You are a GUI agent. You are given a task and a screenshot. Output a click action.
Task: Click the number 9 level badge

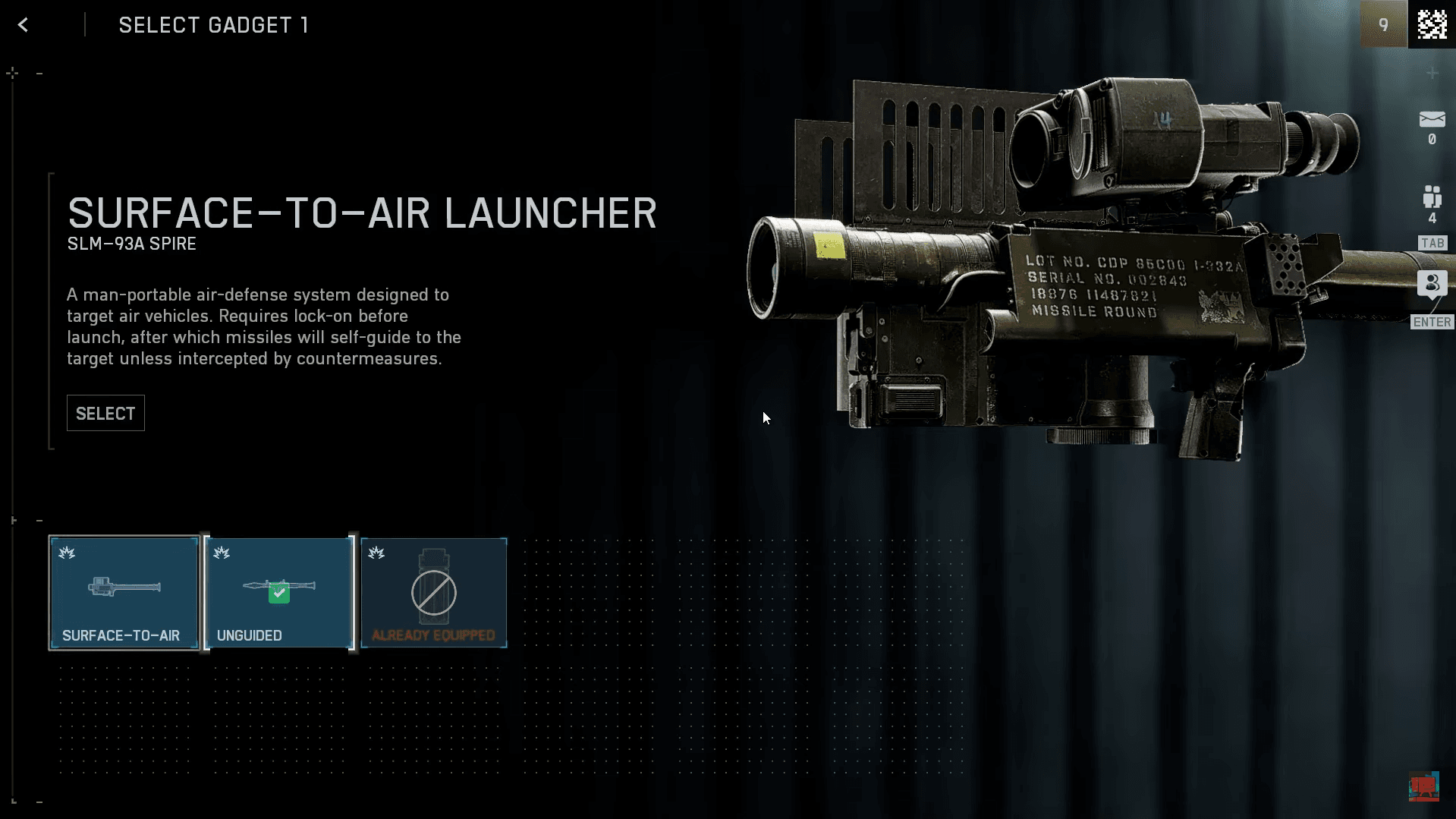(x=1383, y=24)
